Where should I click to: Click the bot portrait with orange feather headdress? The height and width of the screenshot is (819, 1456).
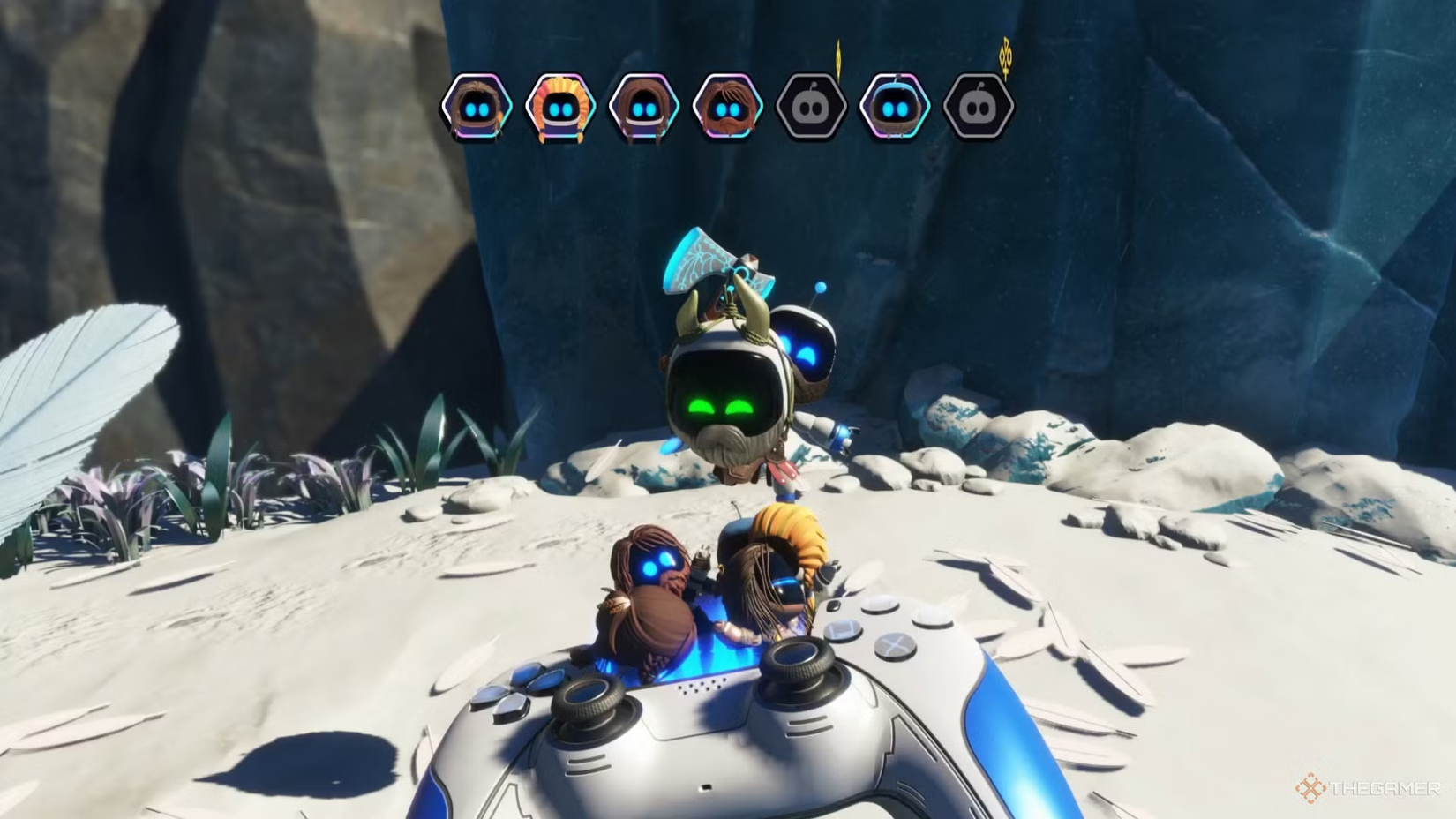click(x=560, y=107)
